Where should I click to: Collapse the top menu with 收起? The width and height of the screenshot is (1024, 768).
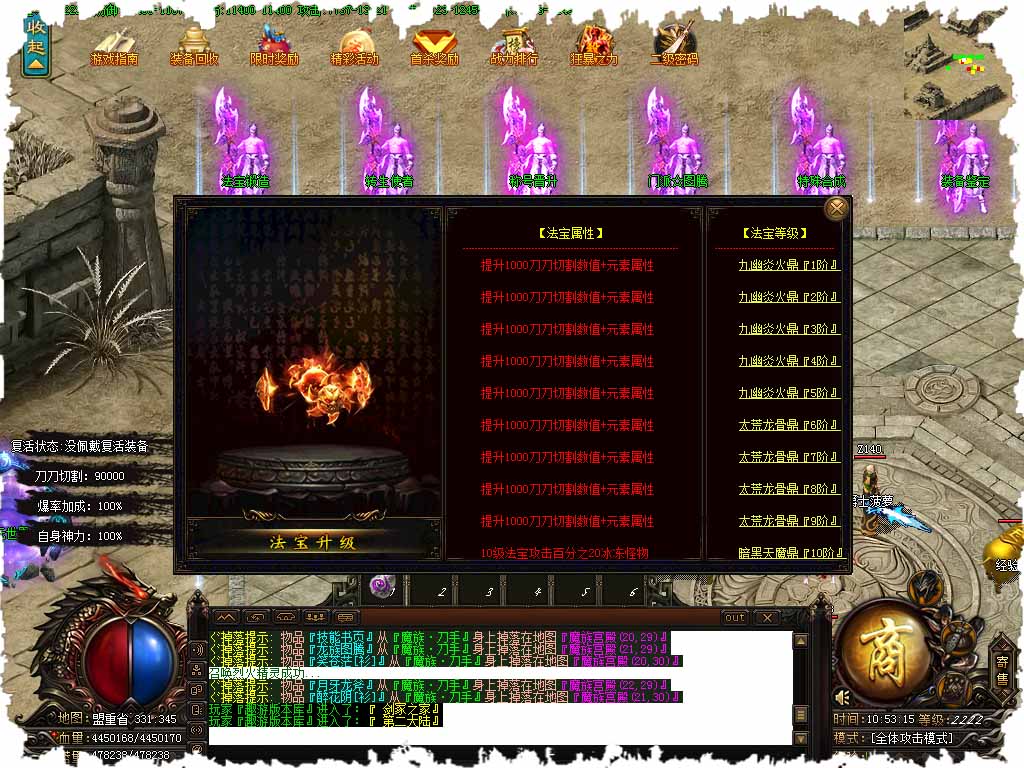click(36, 45)
